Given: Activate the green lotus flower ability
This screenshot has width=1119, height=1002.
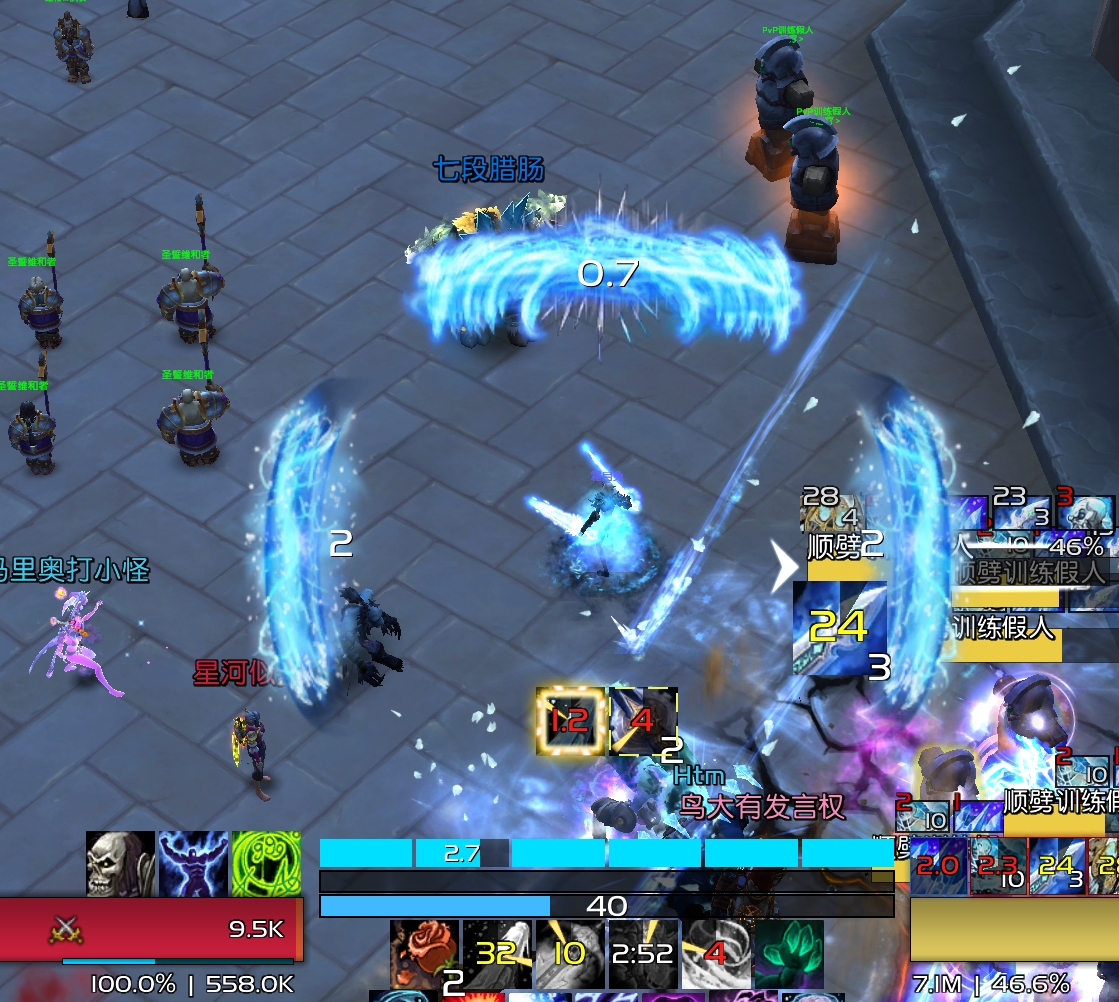Looking at the screenshot, I should tap(790, 954).
